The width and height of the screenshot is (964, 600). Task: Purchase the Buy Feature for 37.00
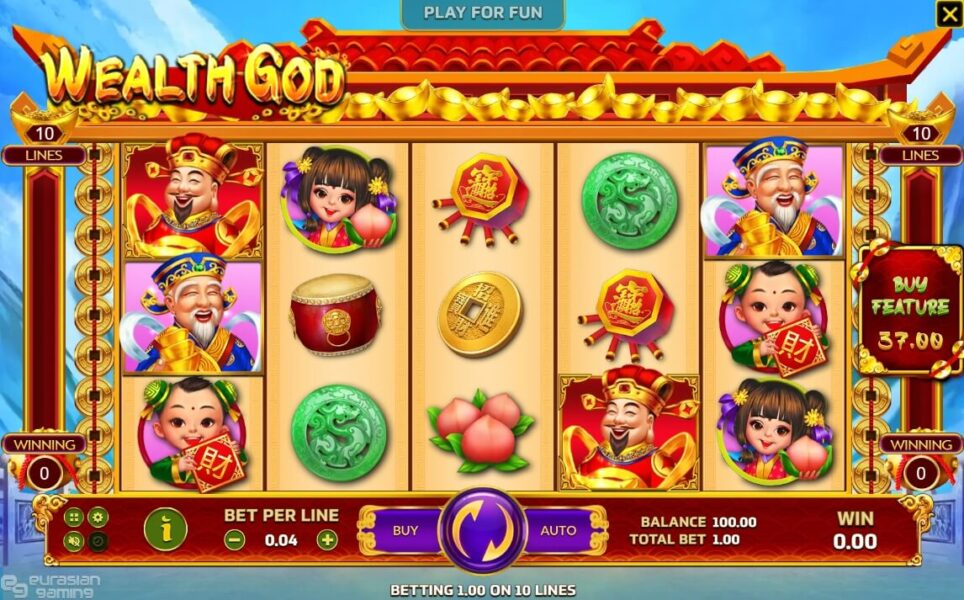click(x=909, y=310)
